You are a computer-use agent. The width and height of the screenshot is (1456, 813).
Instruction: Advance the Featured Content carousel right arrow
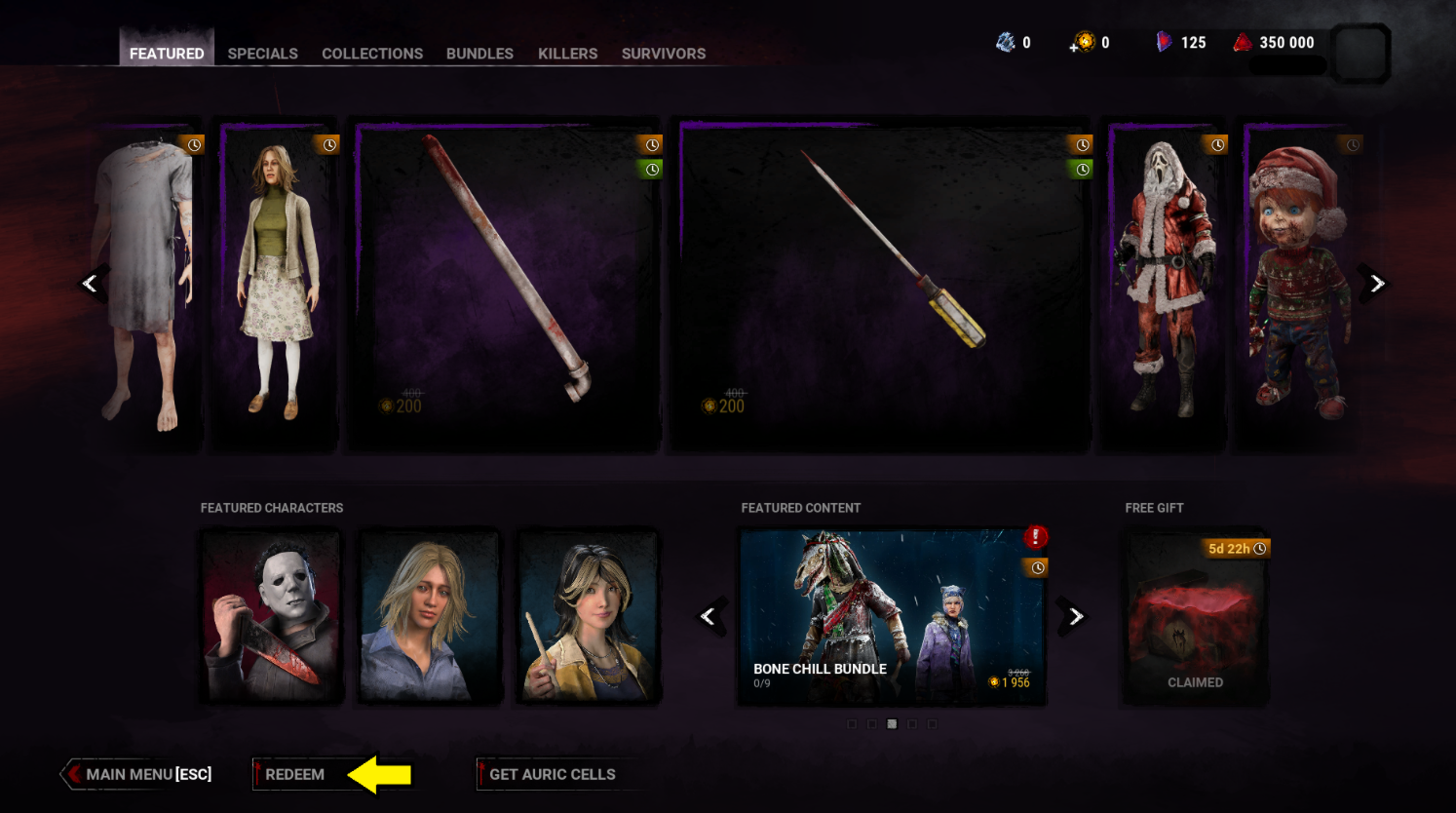(x=1075, y=616)
